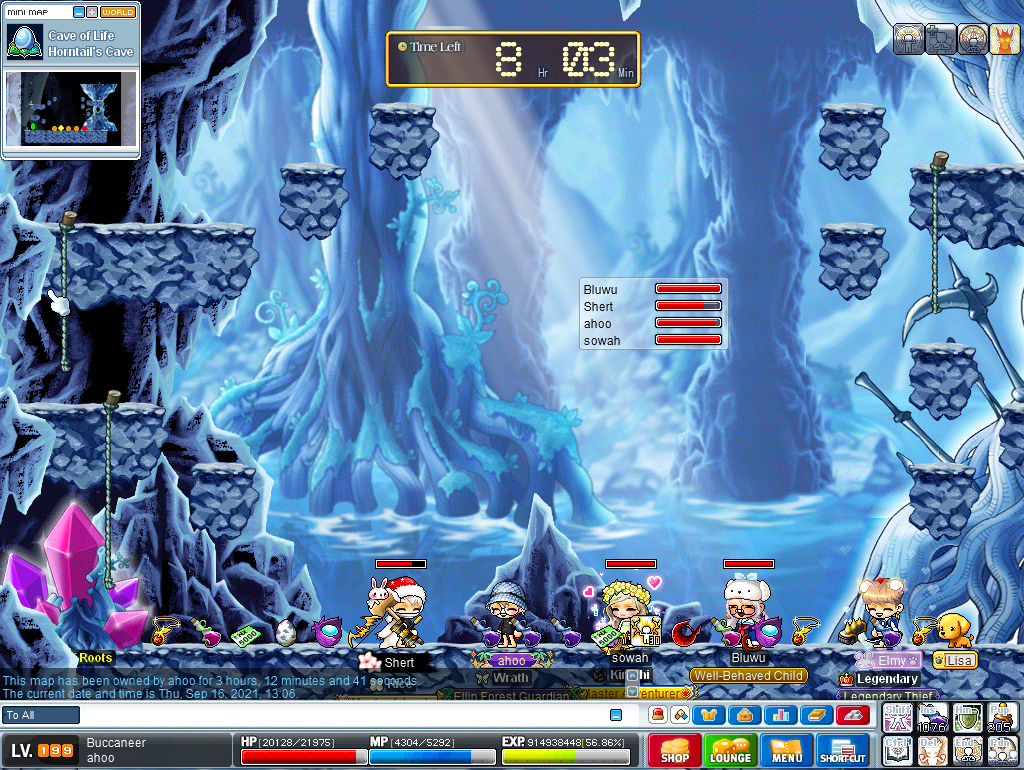Screen dimensions: 1024x770
Task: Click the mini map cave preview
Action: click(72, 108)
